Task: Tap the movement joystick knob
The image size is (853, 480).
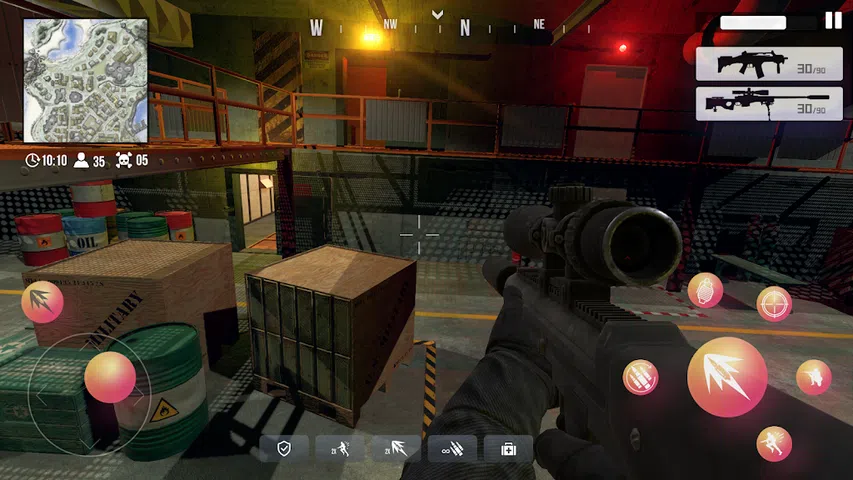Action: 110,377
